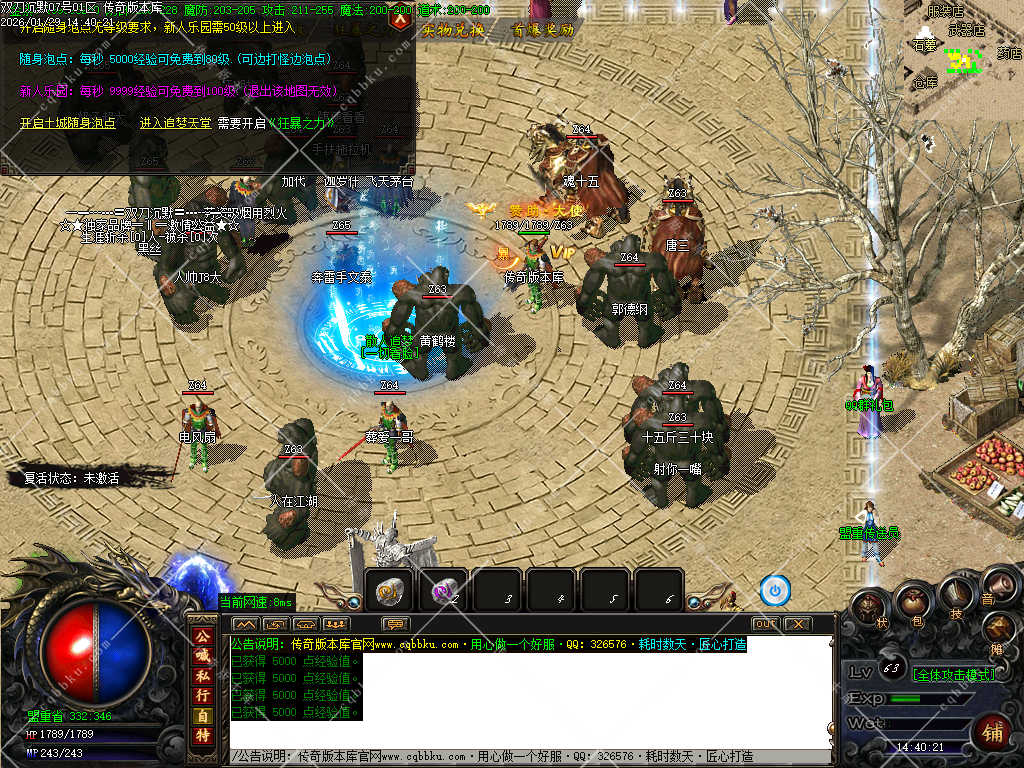Use the purple item in hotbar slot 2
Viewport: 1024px width, 768px height.
pyautogui.click(x=442, y=591)
